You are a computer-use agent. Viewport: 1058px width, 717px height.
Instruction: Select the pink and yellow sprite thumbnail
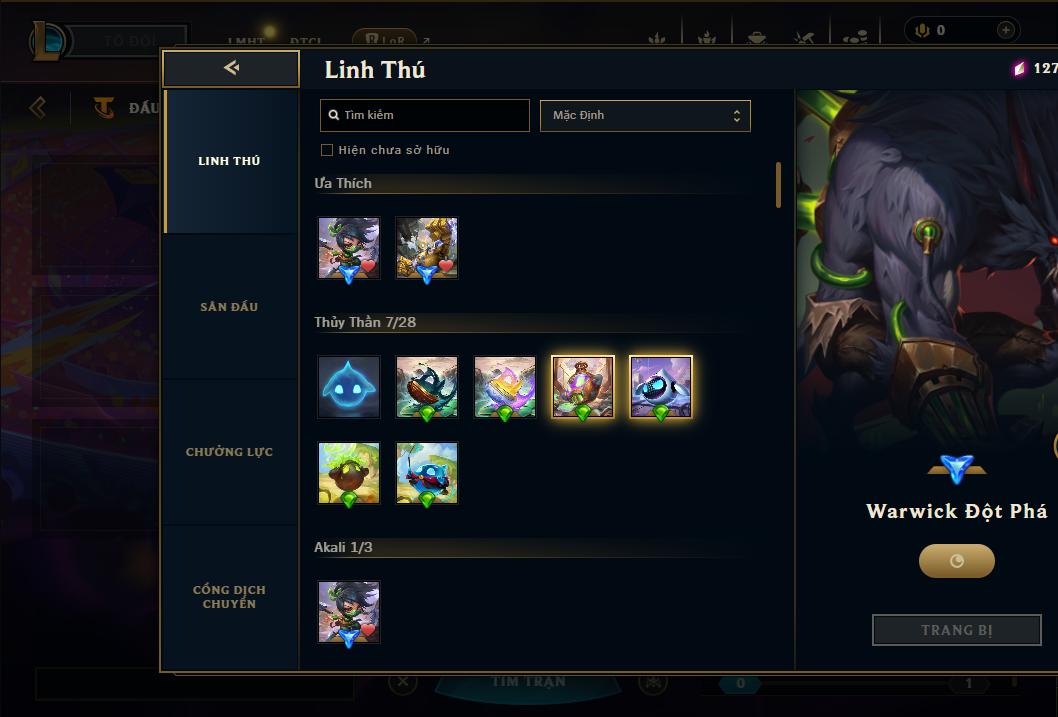click(x=505, y=386)
